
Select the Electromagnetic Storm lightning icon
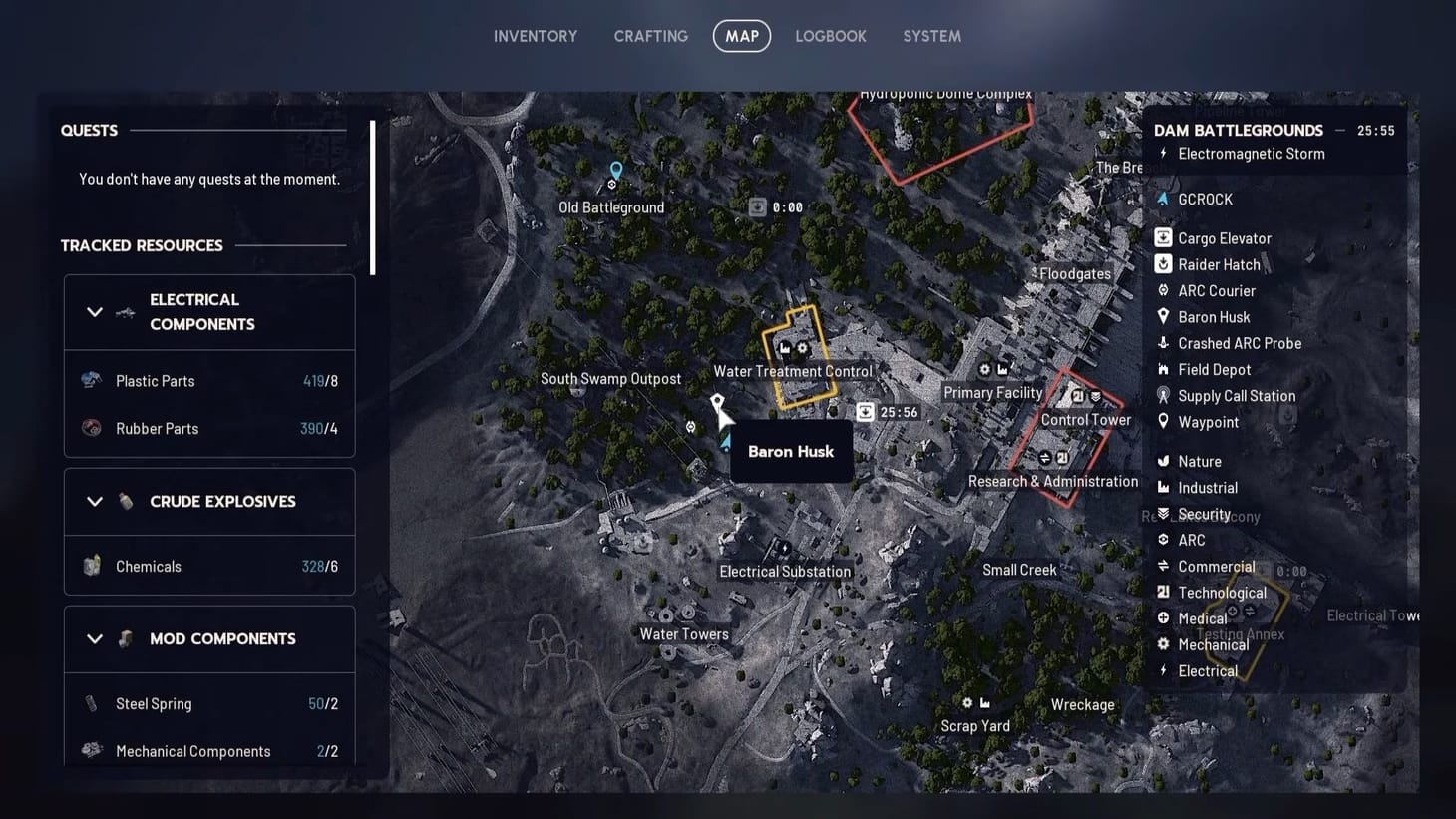click(1164, 153)
